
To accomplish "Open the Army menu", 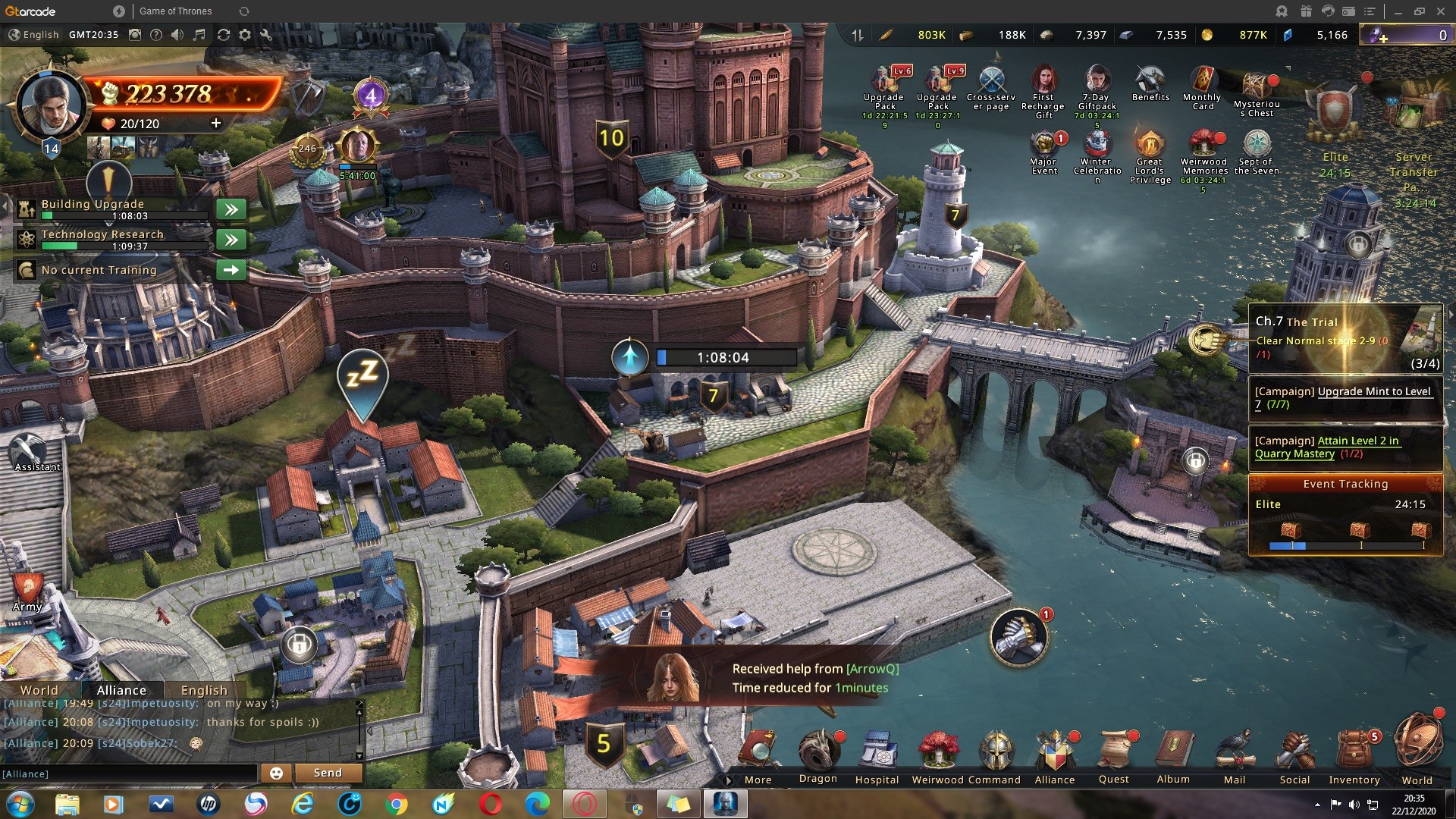I will pyautogui.click(x=27, y=591).
